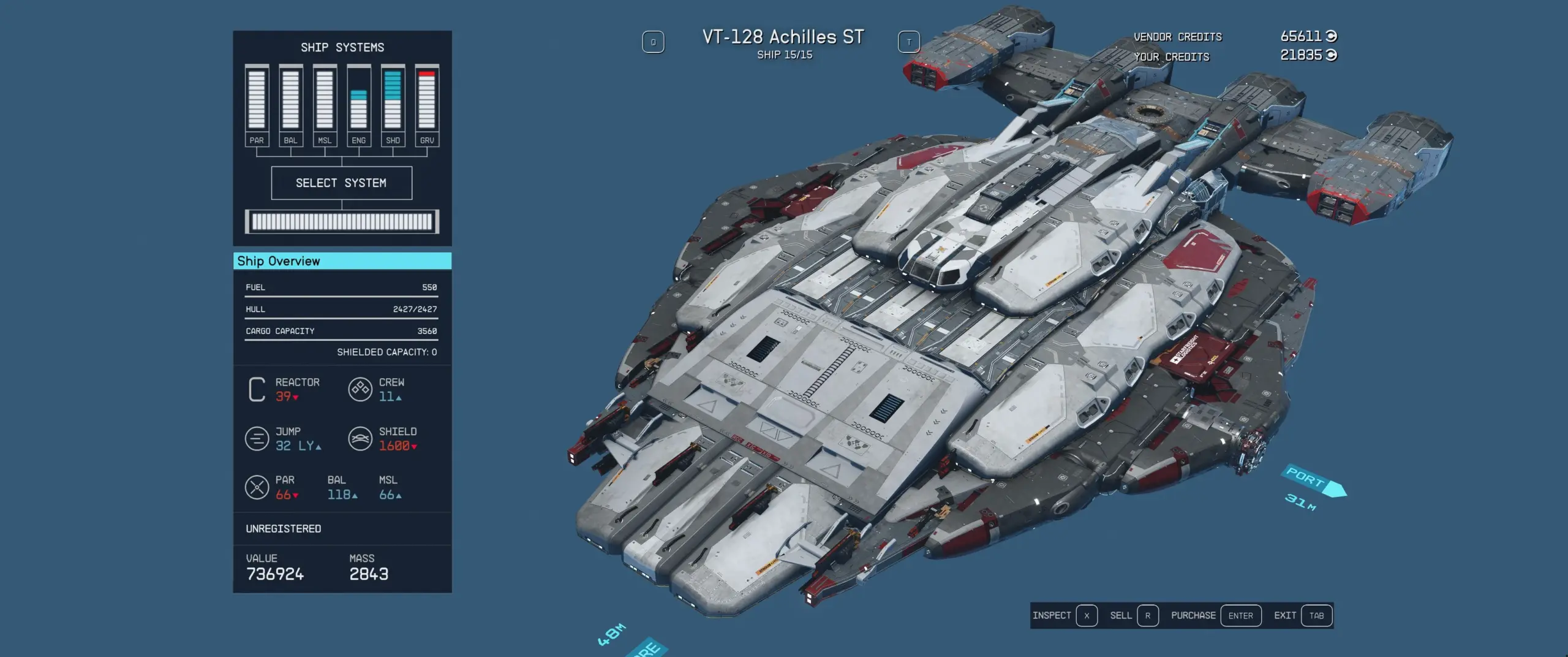Select the weapons crosshair icon near PAR stat
This screenshot has width=1568, height=657.
[x=257, y=487]
